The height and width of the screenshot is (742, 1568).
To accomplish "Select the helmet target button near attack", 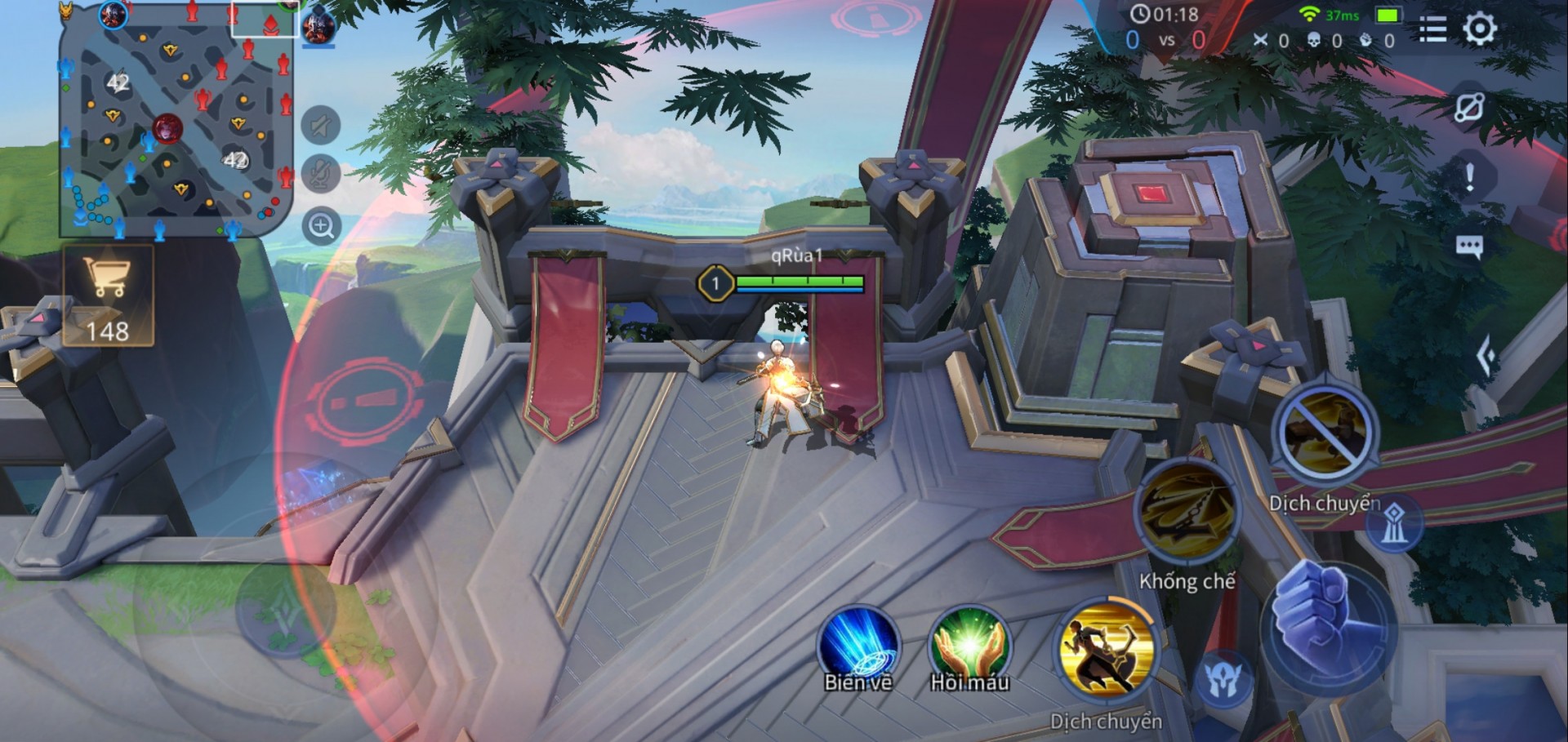I will click(1224, 680).
